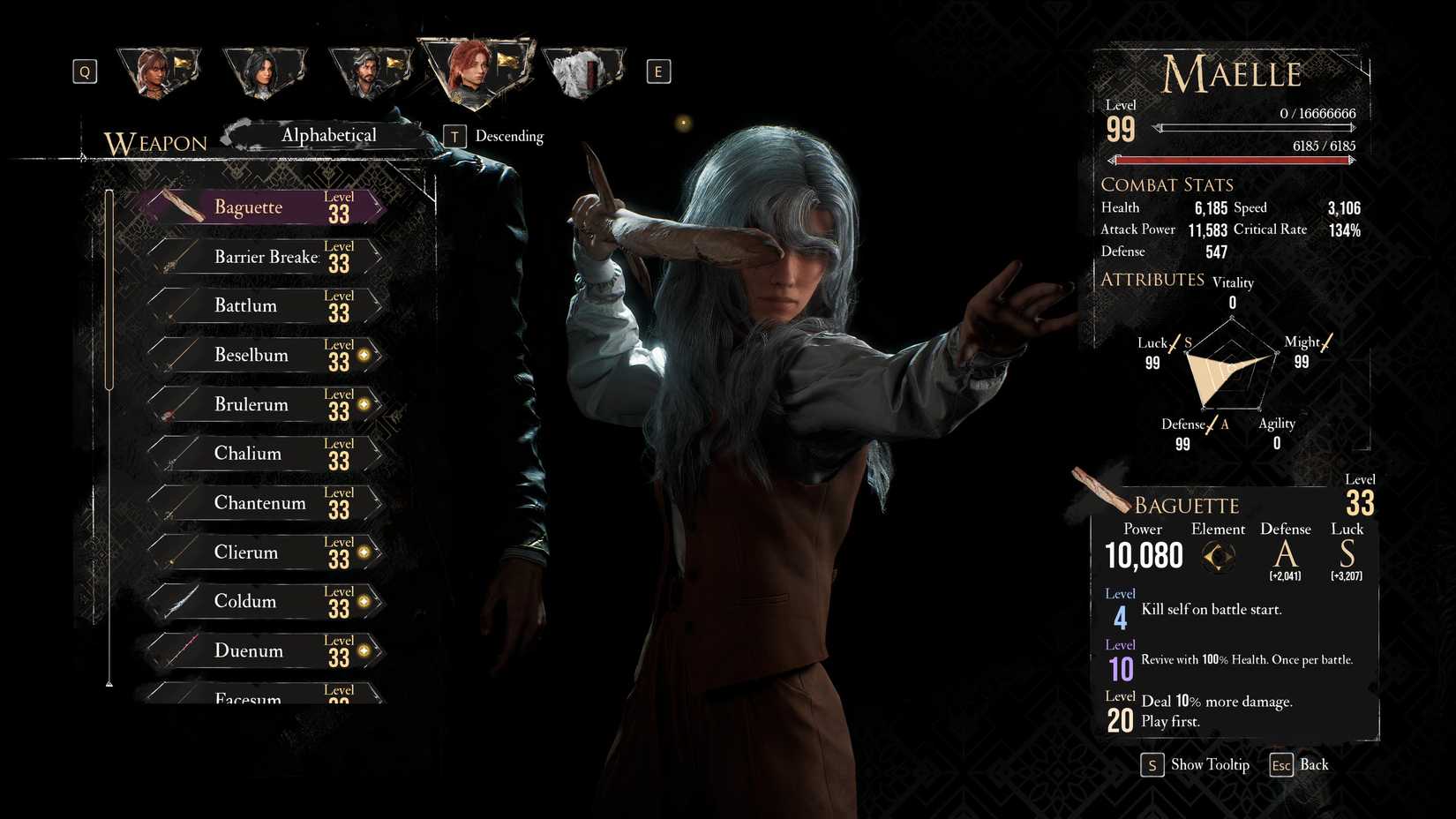Select the Duenum weapon icon
The height and width of the screenshot is (819, 1456).
[x=181, y=650]
